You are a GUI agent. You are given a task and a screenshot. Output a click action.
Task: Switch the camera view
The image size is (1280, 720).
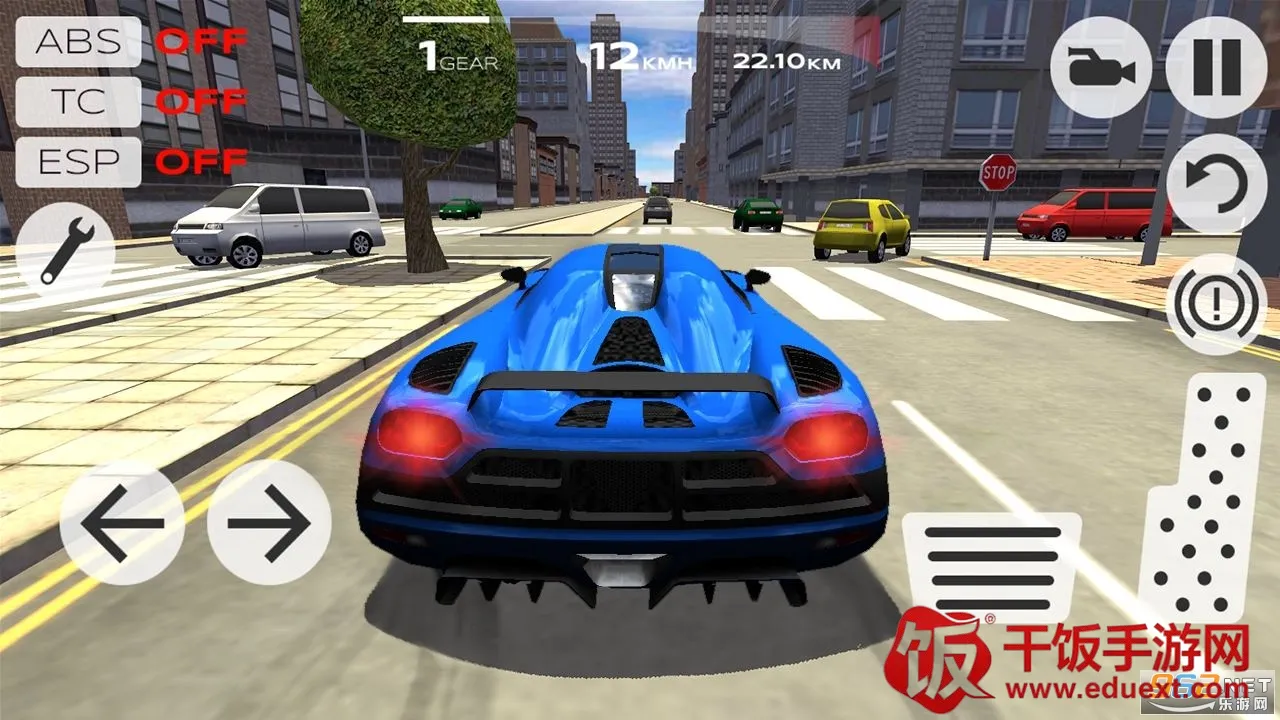(x=1100, y=69)
